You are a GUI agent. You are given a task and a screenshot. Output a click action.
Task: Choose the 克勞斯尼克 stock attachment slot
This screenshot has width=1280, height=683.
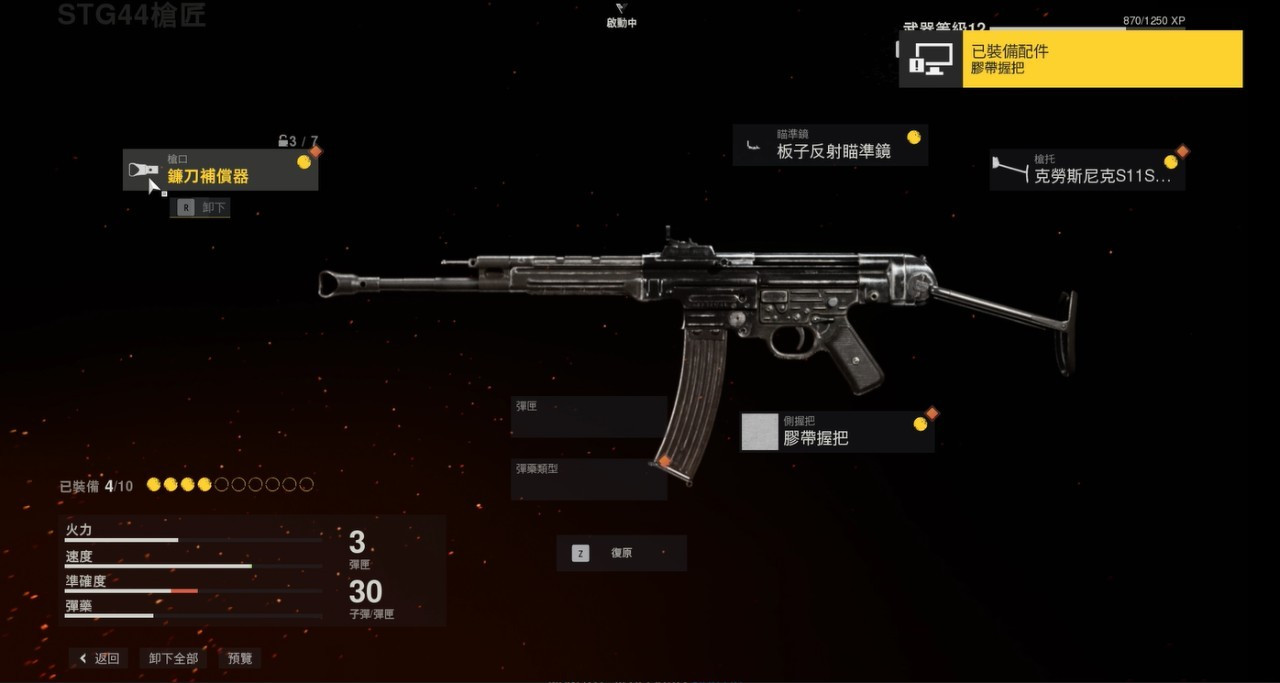pos(1087,170)
